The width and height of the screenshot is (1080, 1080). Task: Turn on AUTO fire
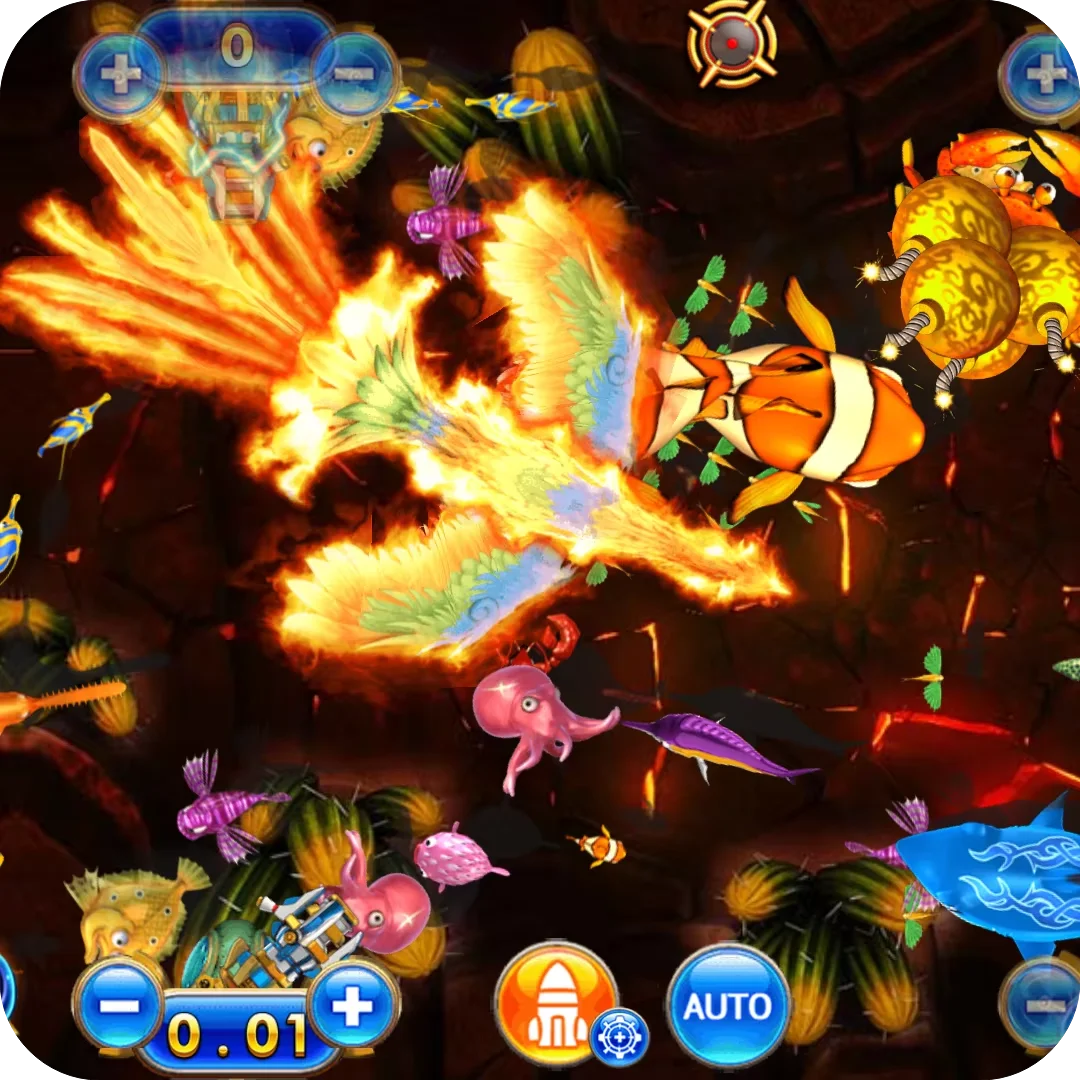point(728,1004)
